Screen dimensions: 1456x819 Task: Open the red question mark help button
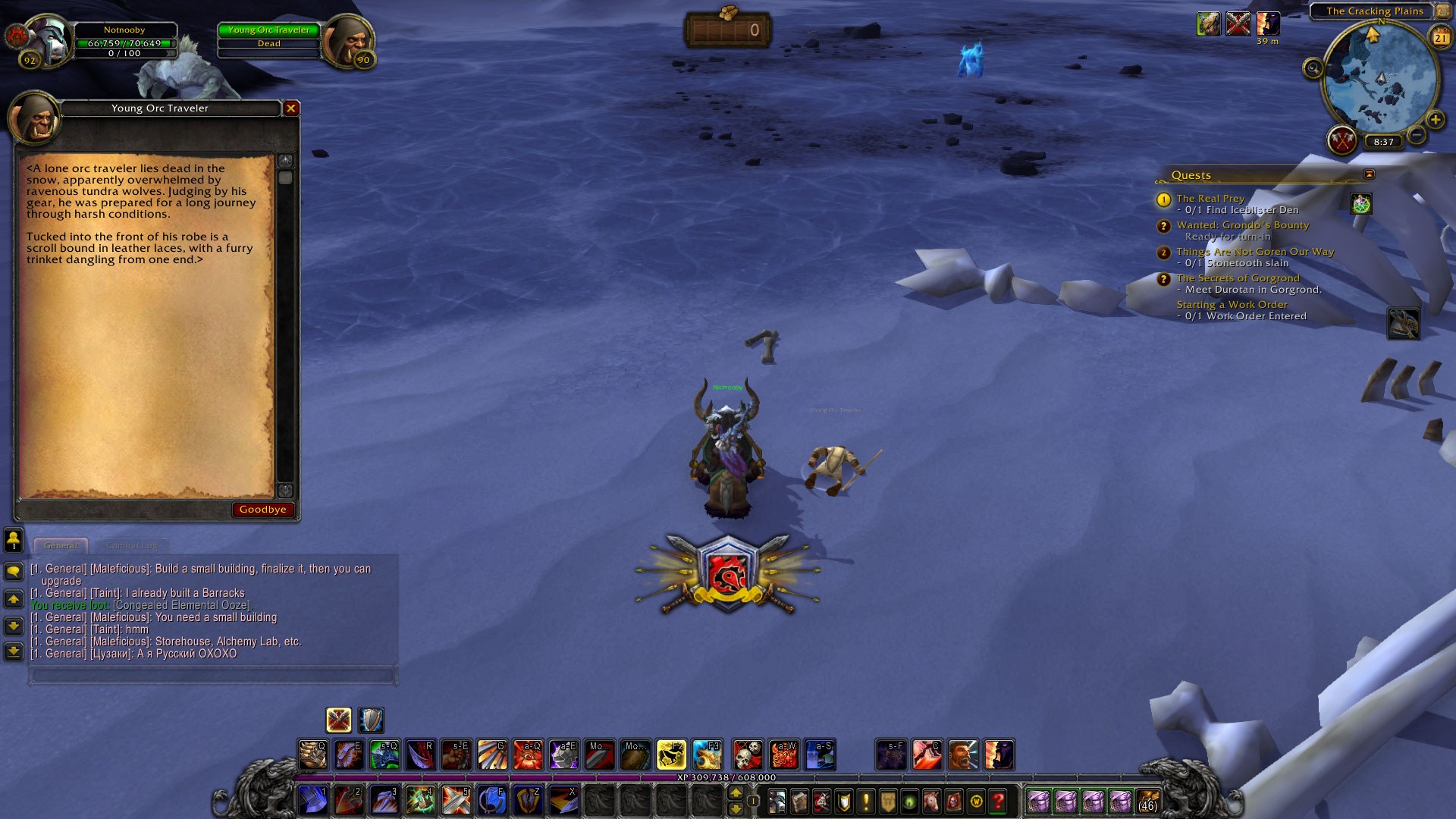tap(998, 801)
